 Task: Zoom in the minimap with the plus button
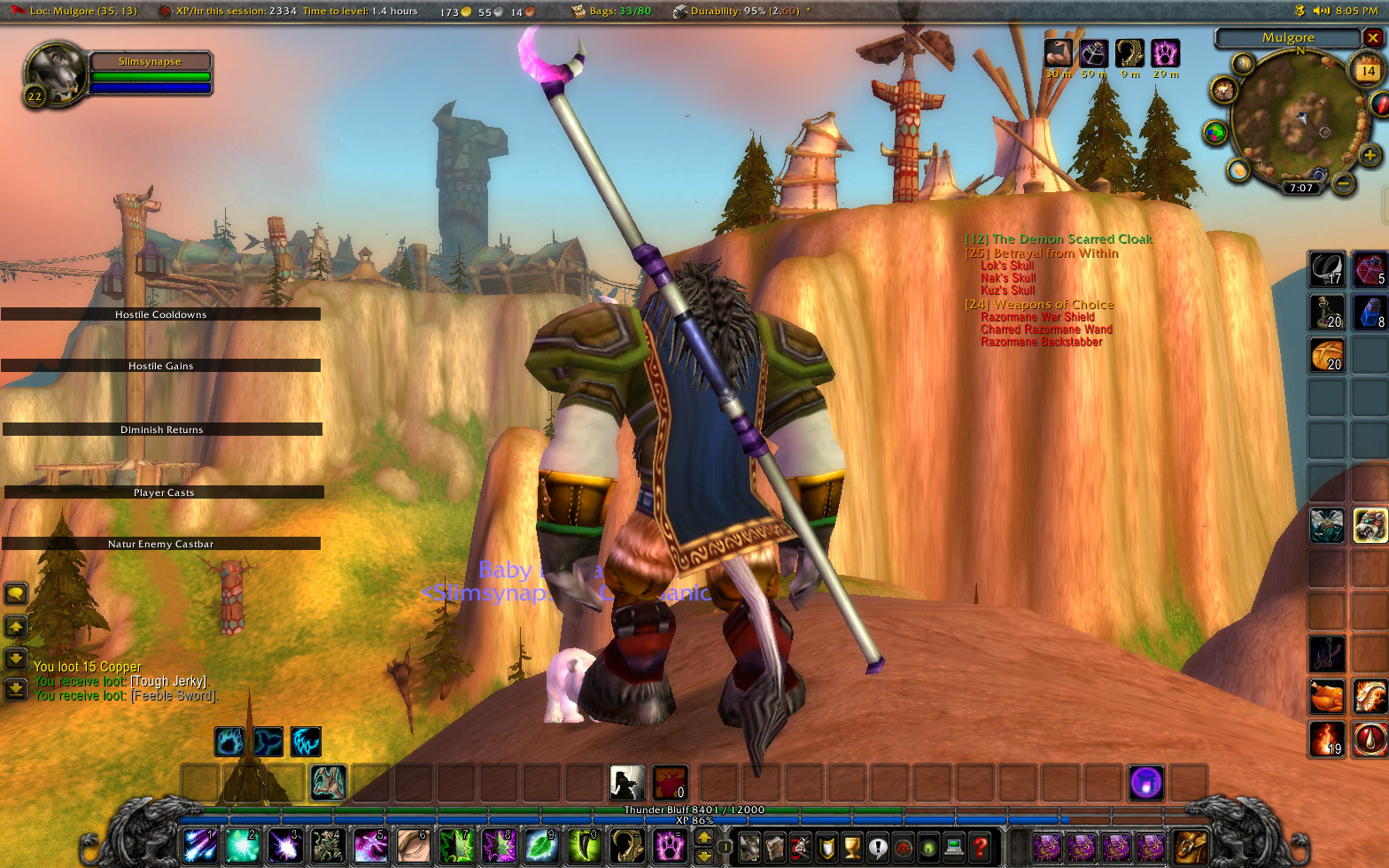point(1370,157)
